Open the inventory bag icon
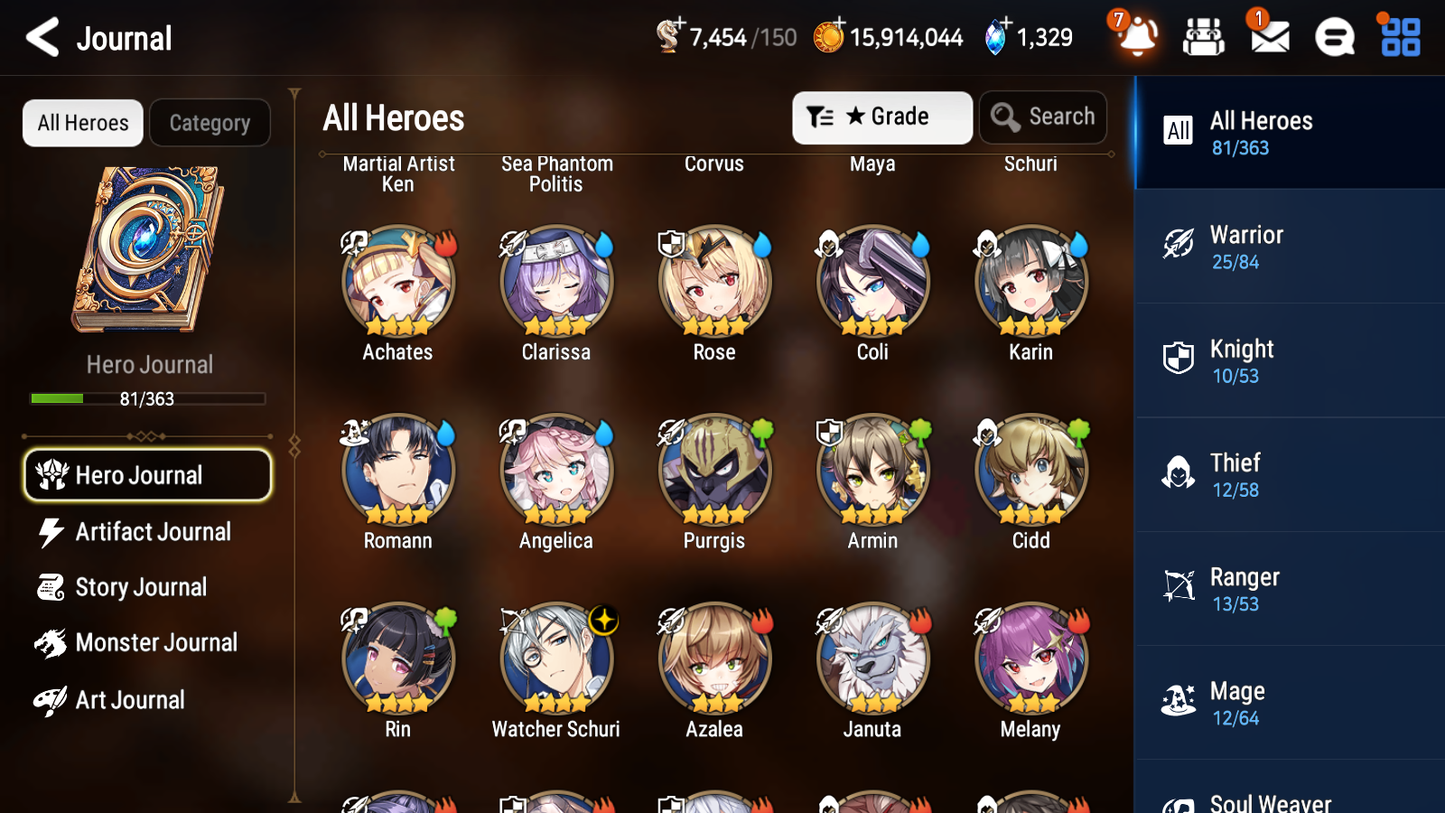Image resolution: width=1445 pixels, height=813 pixels. [1203, 36]
